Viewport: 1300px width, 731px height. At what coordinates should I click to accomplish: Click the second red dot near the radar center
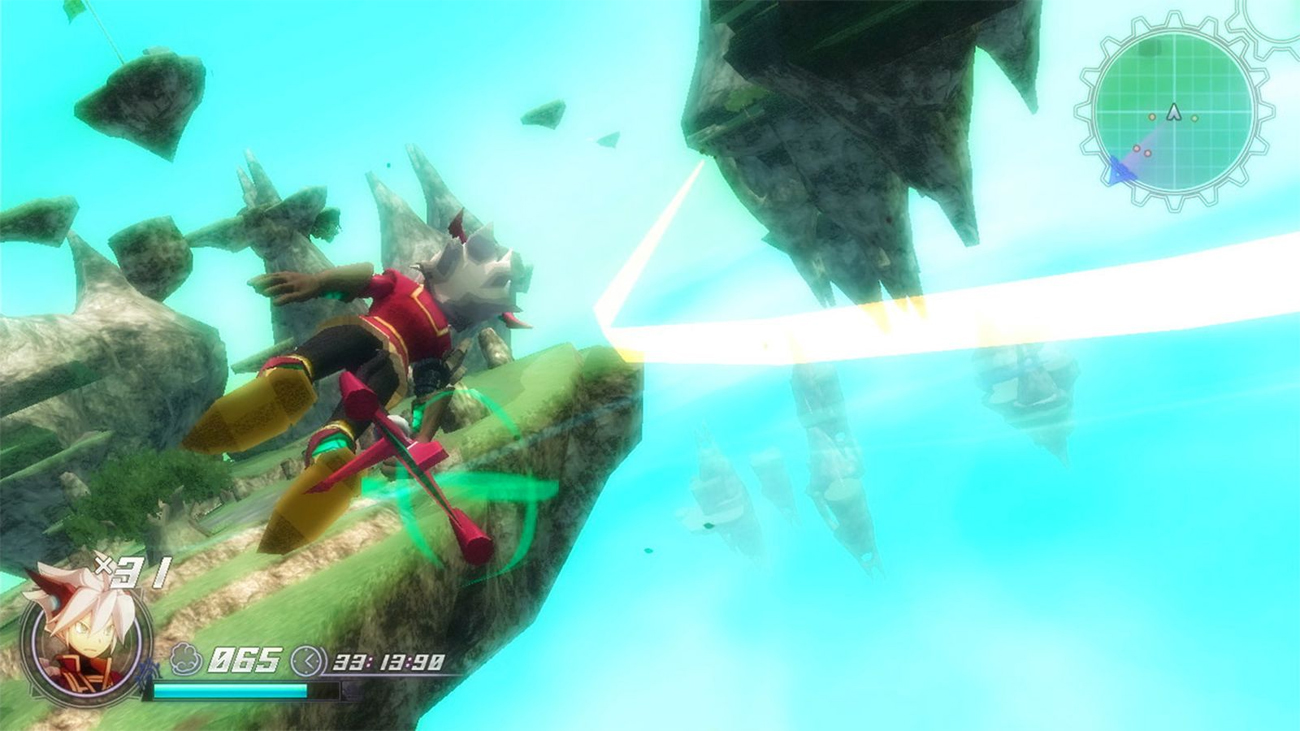[x=1147, y=153]
